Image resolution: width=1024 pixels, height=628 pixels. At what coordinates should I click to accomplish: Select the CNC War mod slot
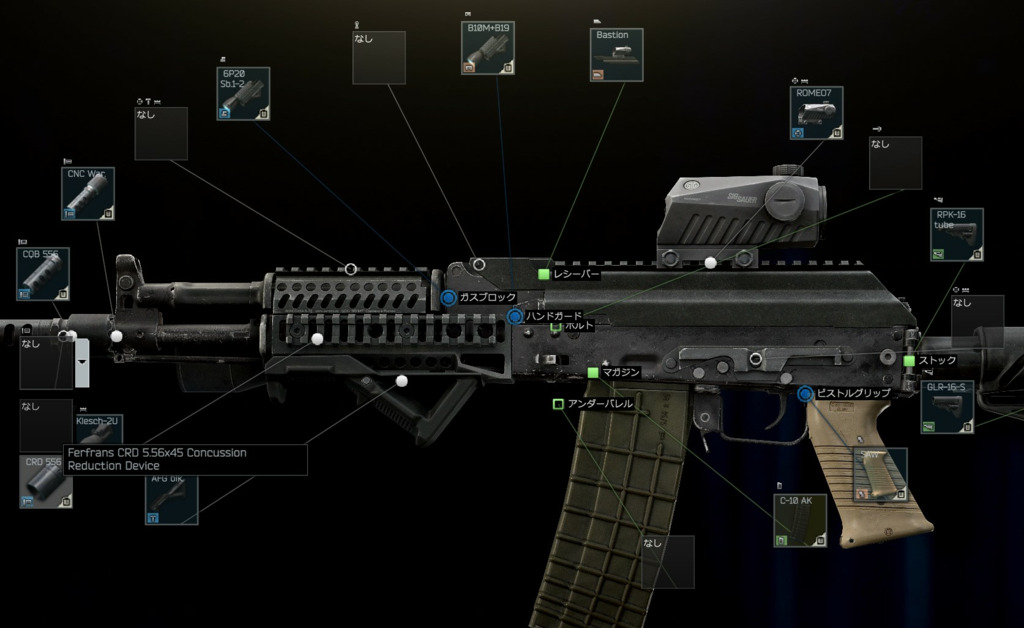tap(88, 193)
